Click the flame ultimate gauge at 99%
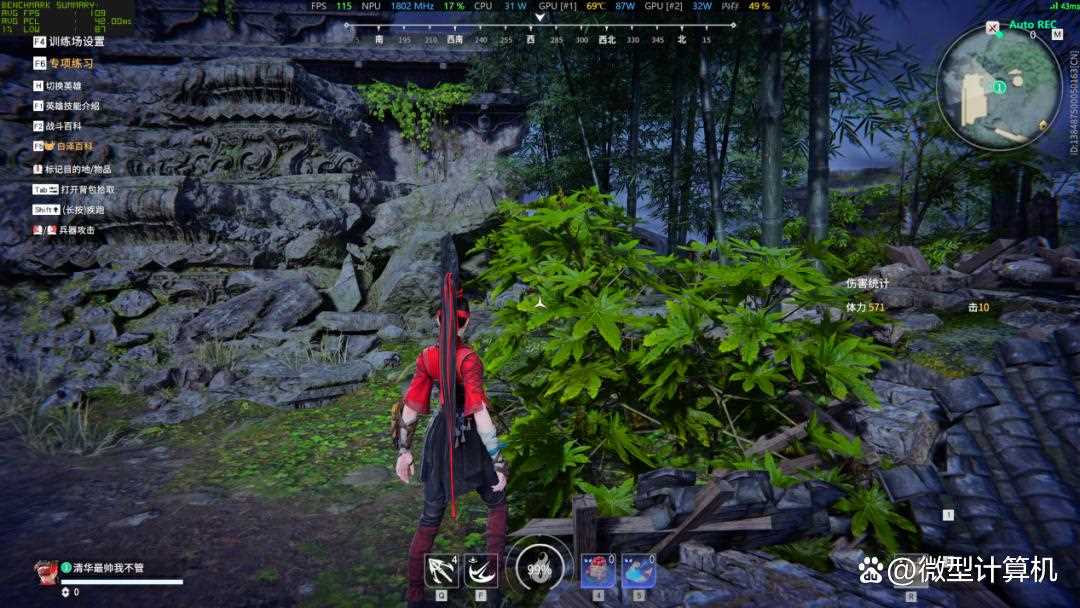 click(x=539, y=570)
